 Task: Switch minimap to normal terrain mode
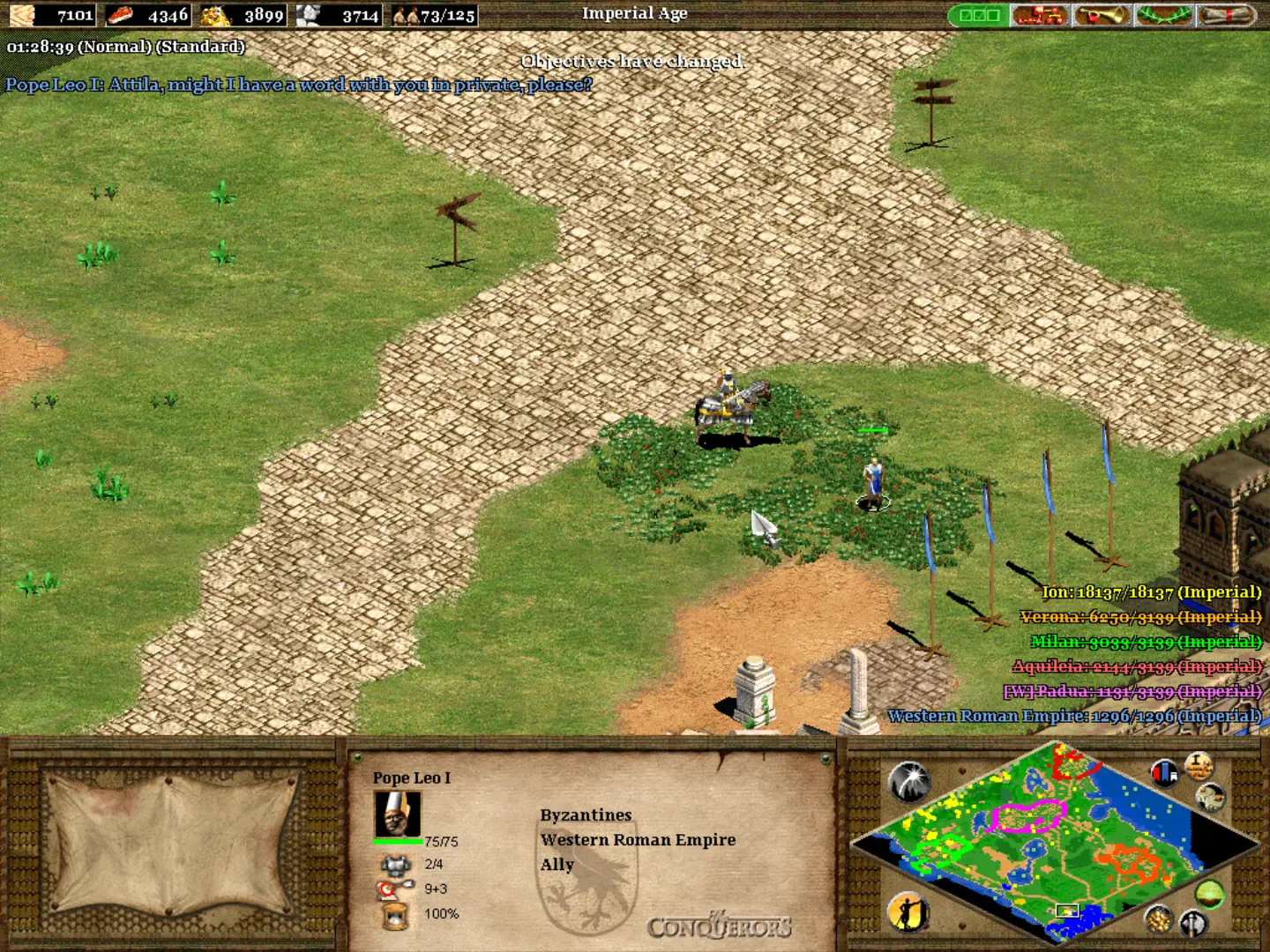click(x=1210, y=893)
